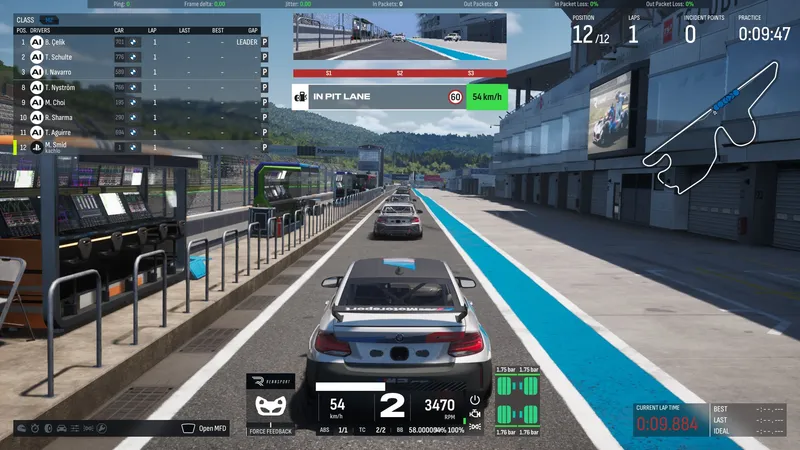This screenshot has width=800, height=450.
Task: Click the engine icon on the dash
Action: (474, 414)
